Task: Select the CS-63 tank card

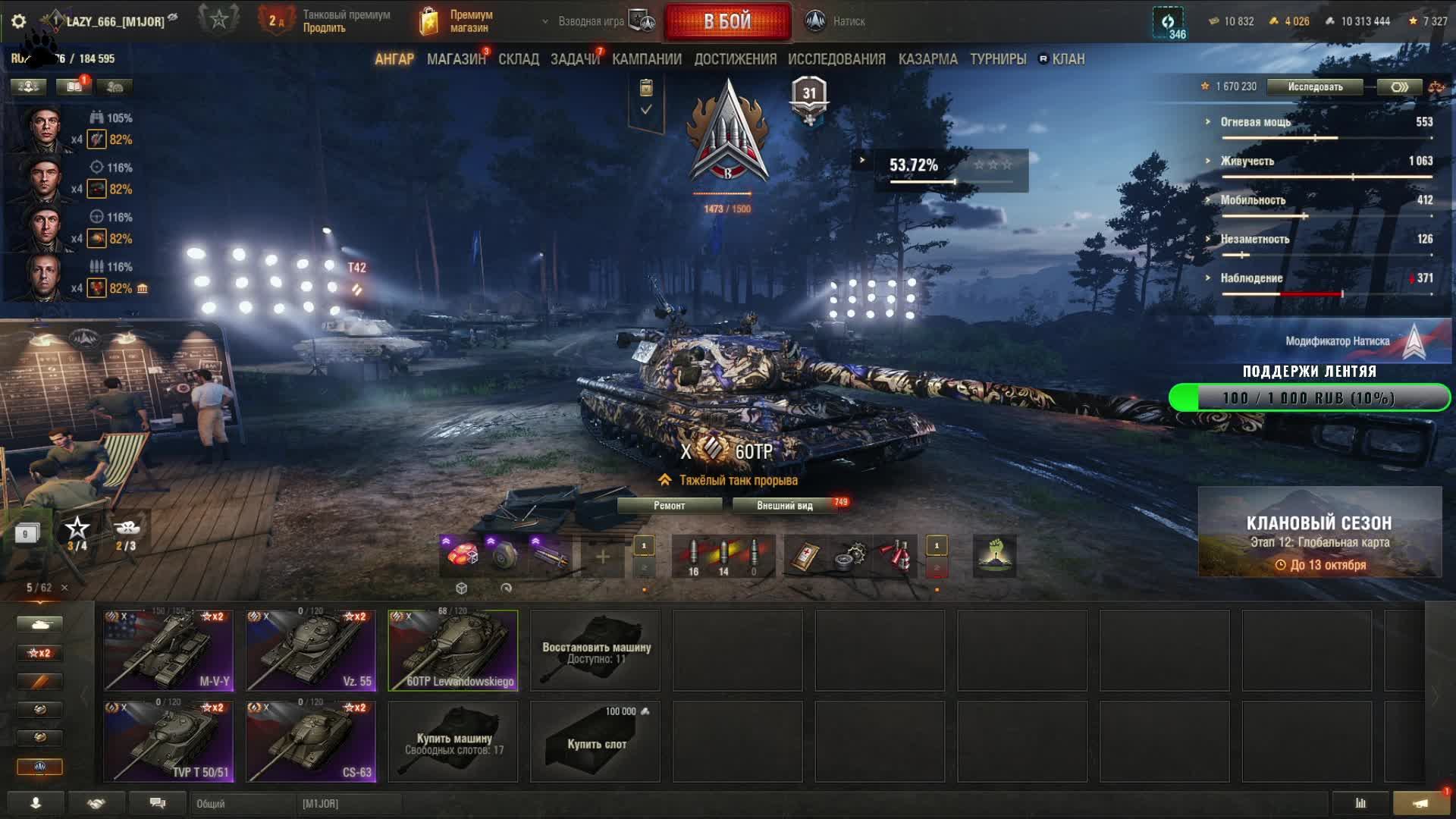Action: click(311, 742)
